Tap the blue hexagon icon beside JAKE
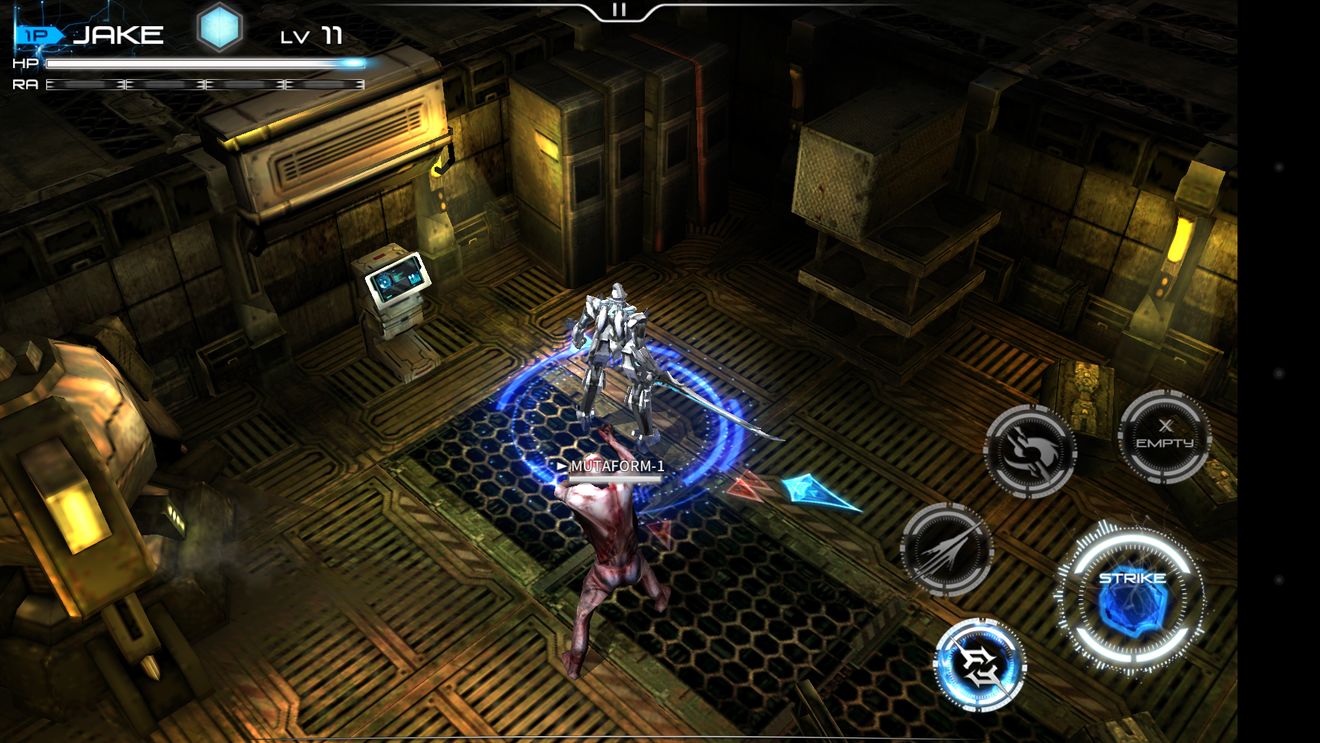This screenshot has height=743, width=1320. 219,28
